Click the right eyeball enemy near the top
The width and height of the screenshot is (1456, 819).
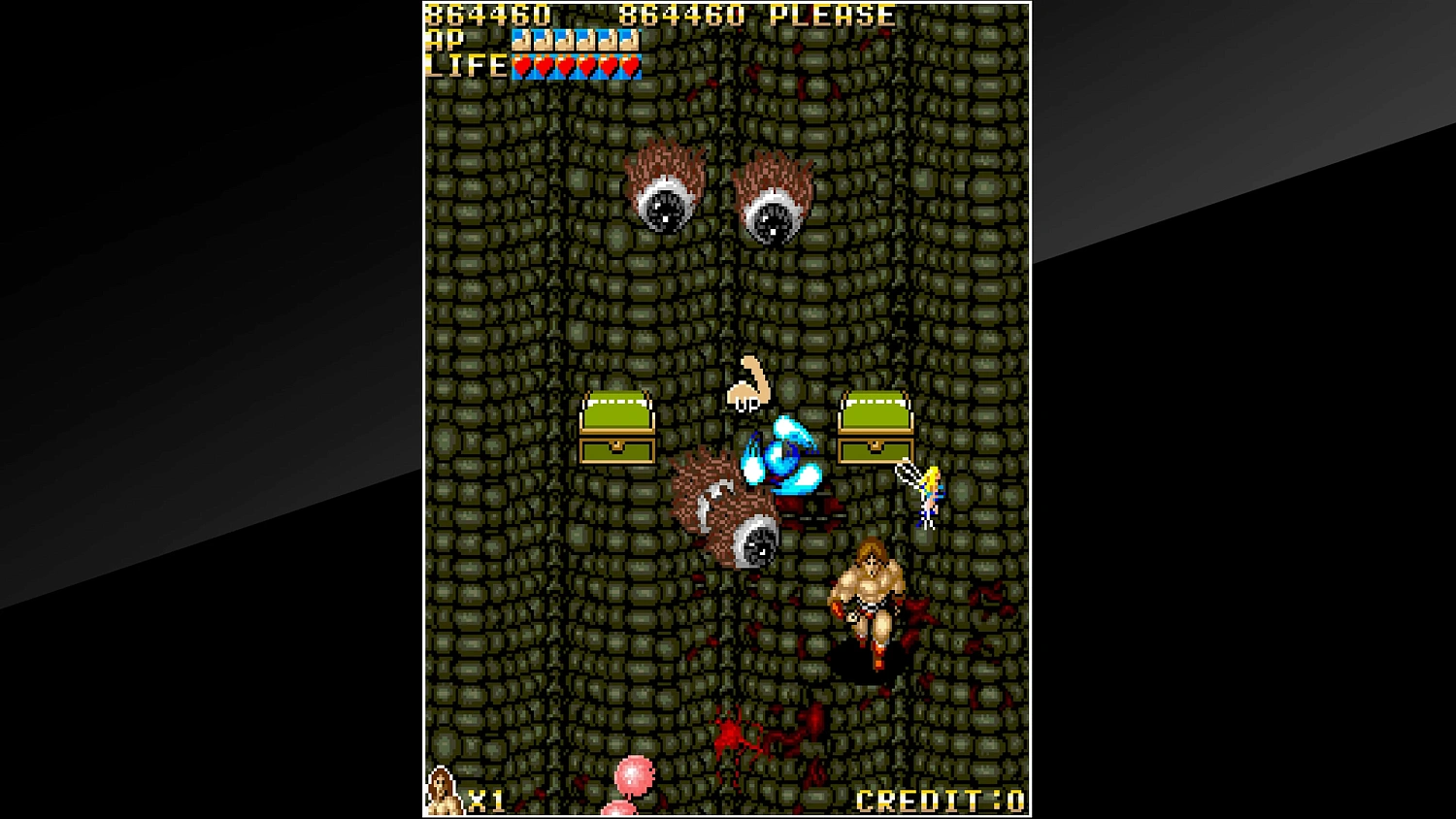pos(777,204)
